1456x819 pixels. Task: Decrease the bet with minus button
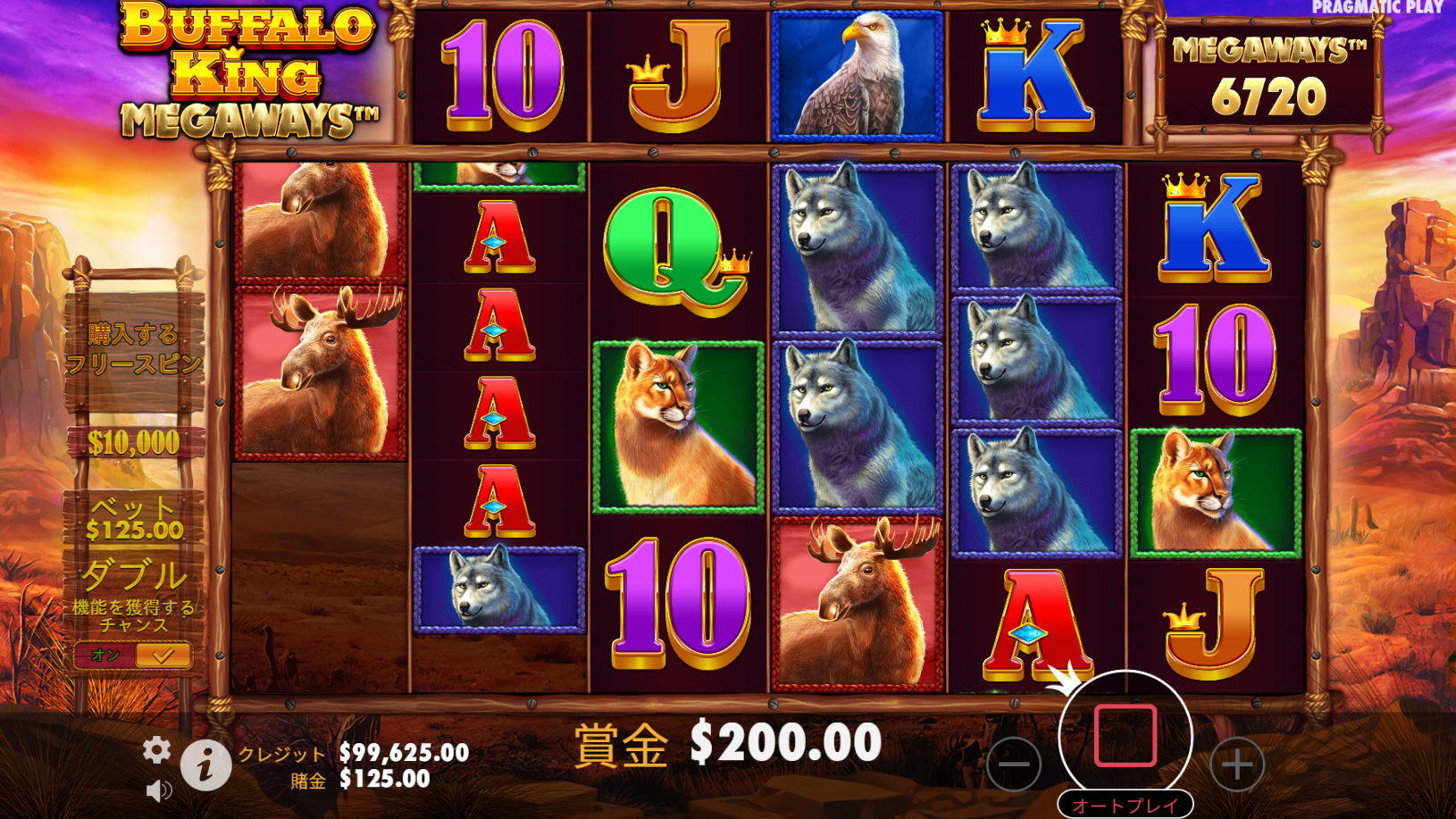(x=1014, y=765)
